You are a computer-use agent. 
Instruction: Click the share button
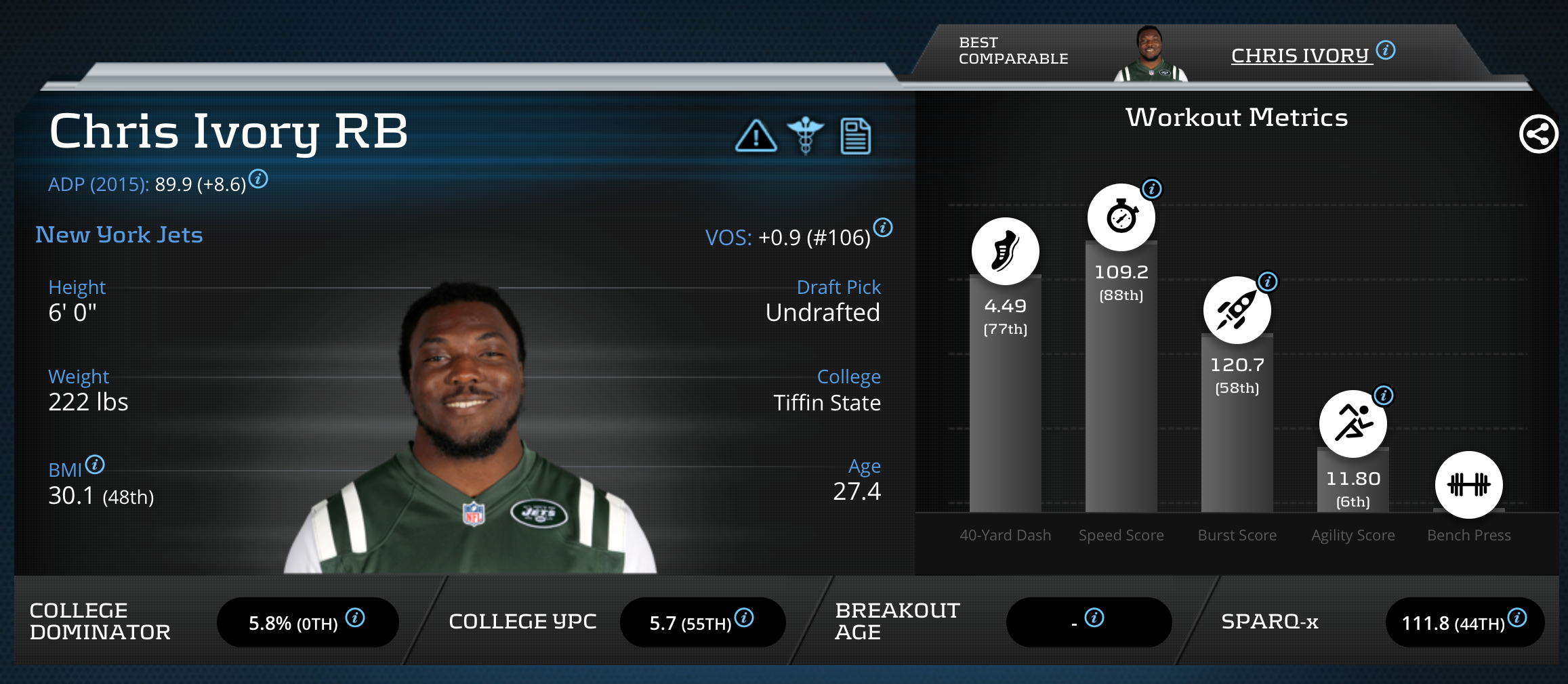(x=1538, y=134)
